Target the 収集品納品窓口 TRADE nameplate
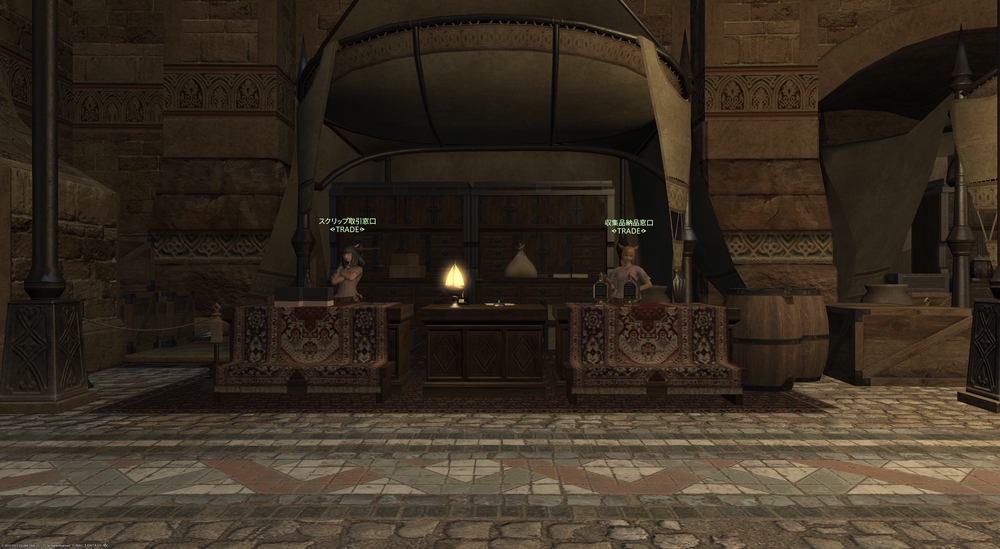1000x549 pixels. 629,226
